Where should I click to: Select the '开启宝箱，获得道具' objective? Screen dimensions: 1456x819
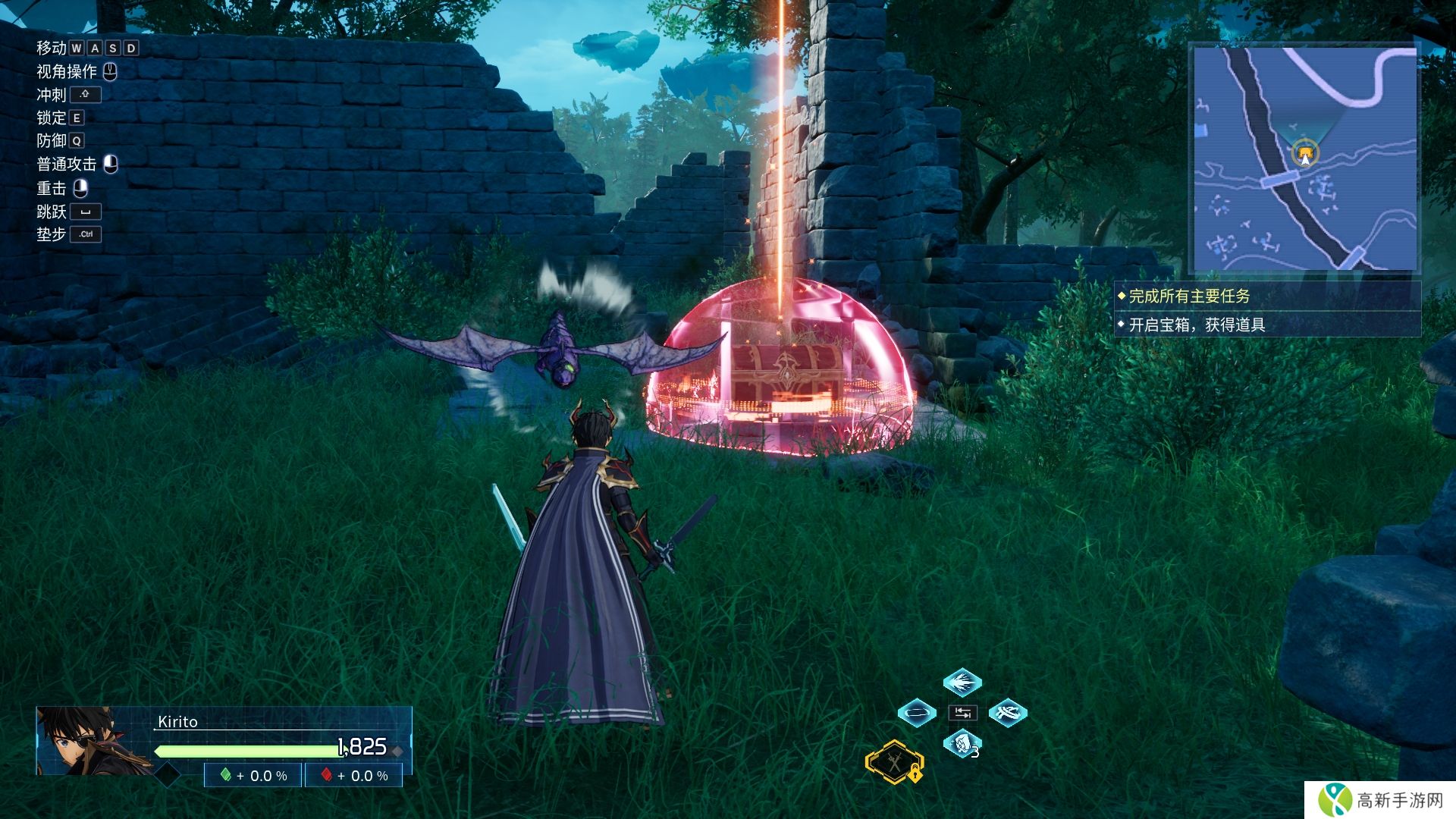tap(1196, 325)
